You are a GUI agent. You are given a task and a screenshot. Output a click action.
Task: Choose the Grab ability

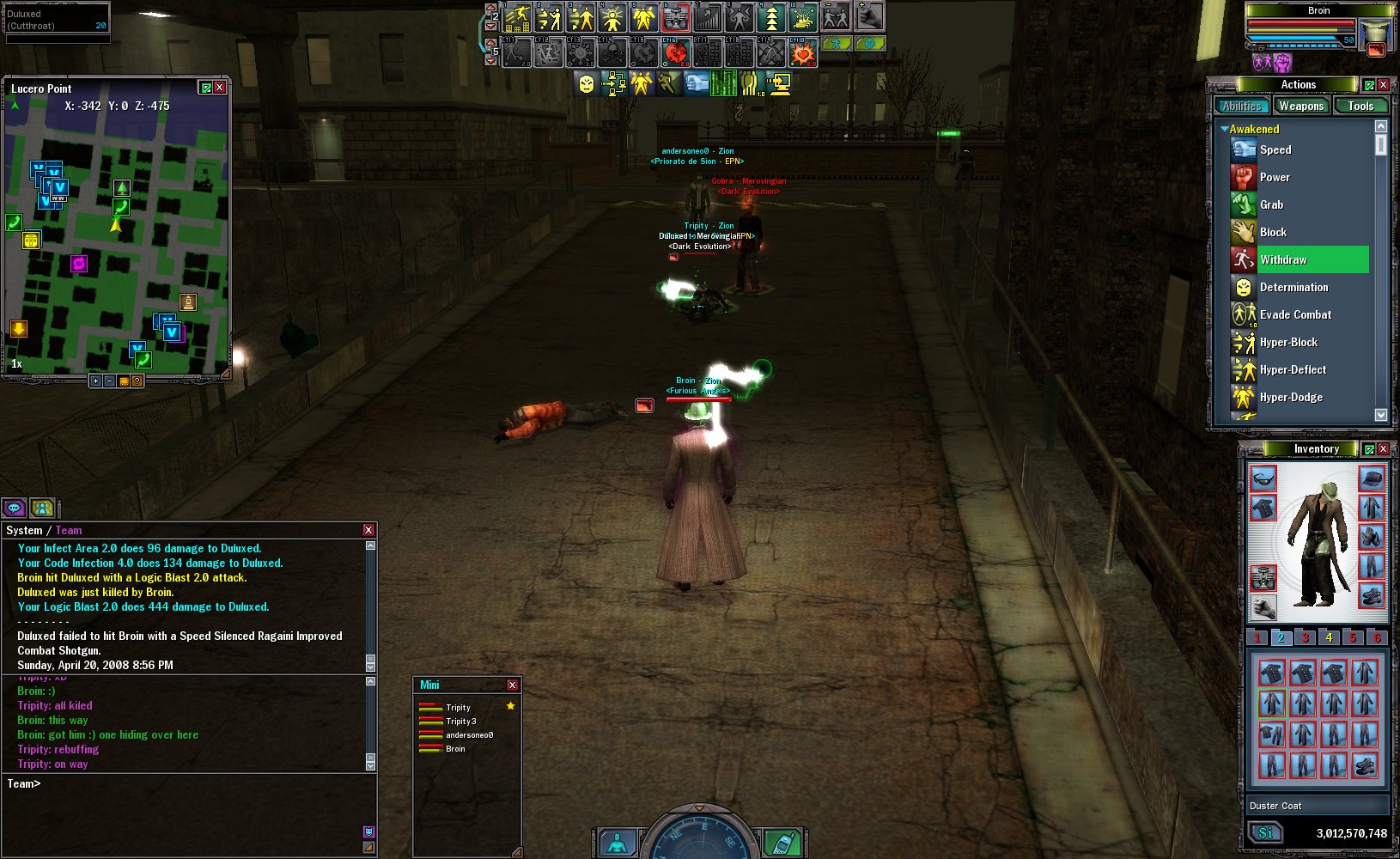click(1271, 204)
